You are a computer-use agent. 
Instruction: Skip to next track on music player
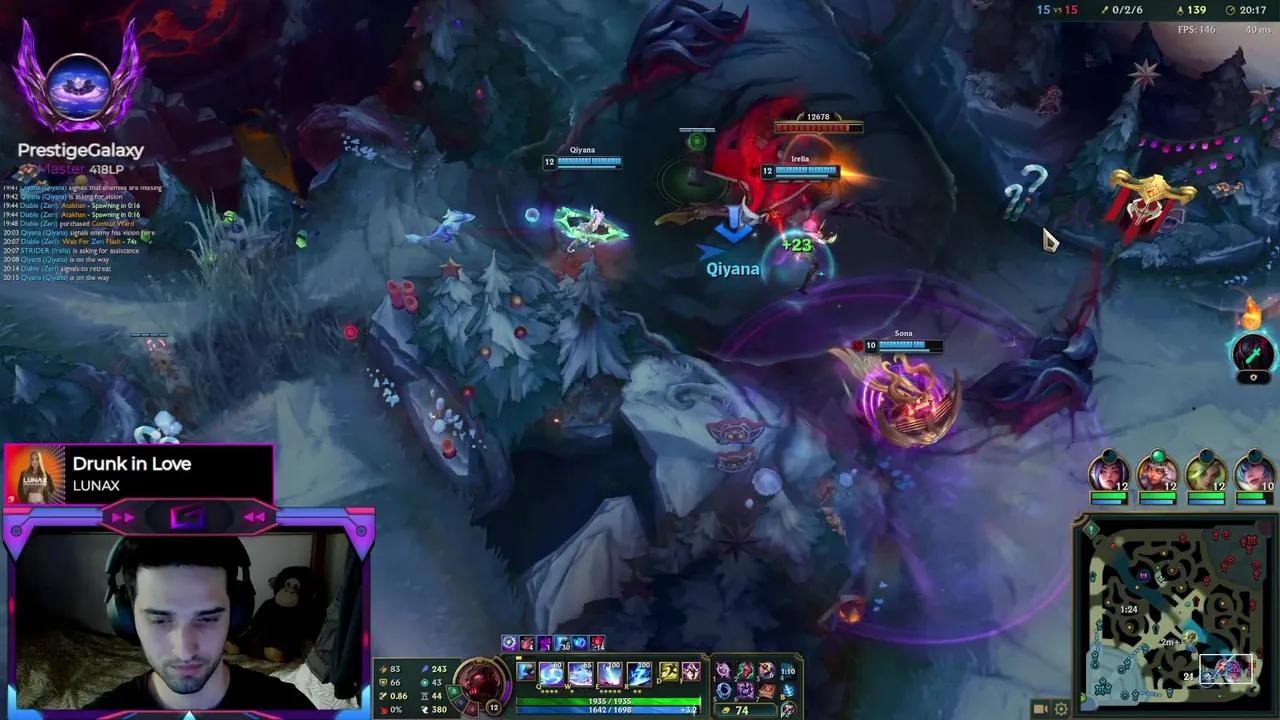(122, 516)
